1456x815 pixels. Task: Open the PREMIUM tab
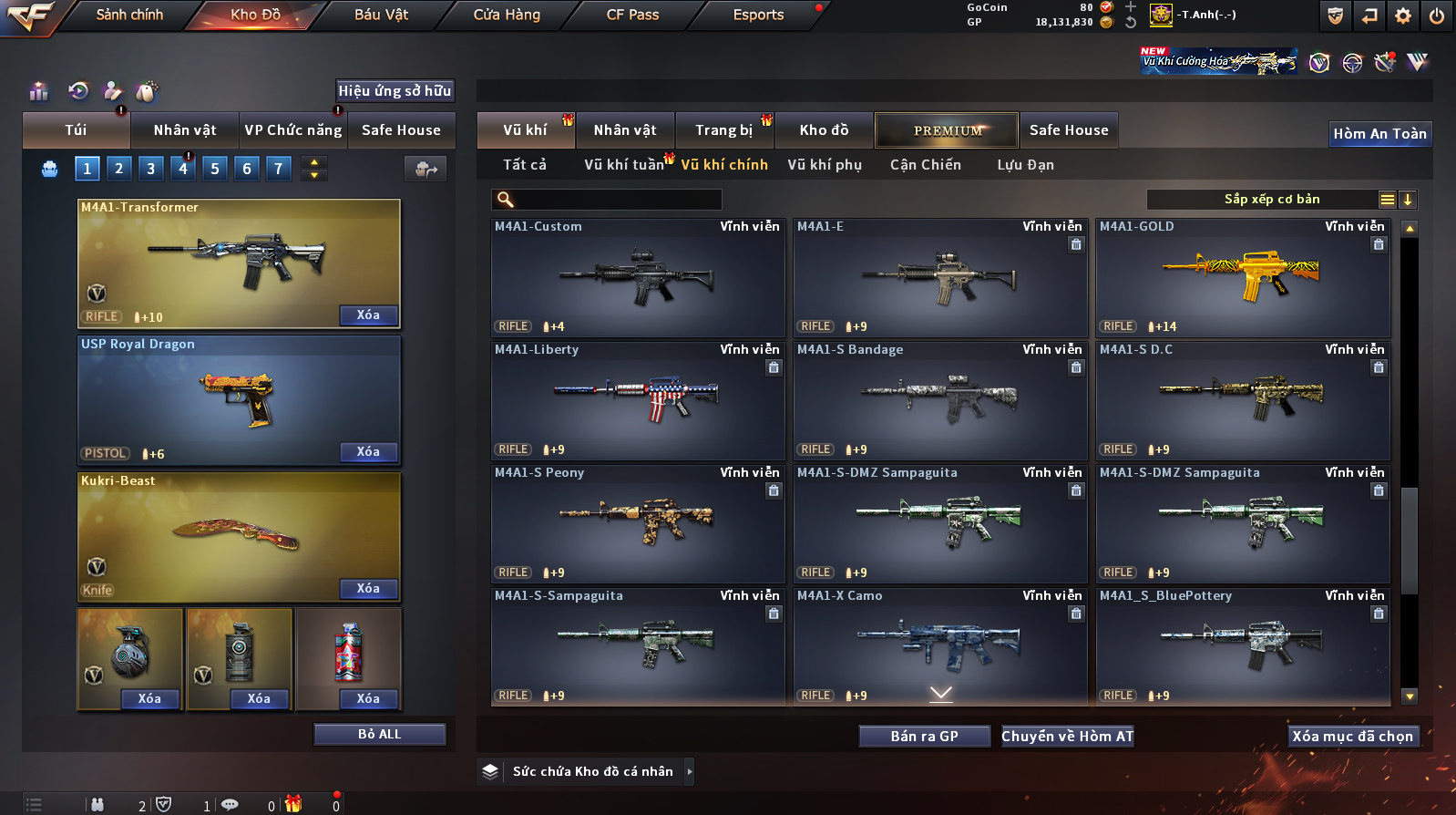click(x=948, y=130)
